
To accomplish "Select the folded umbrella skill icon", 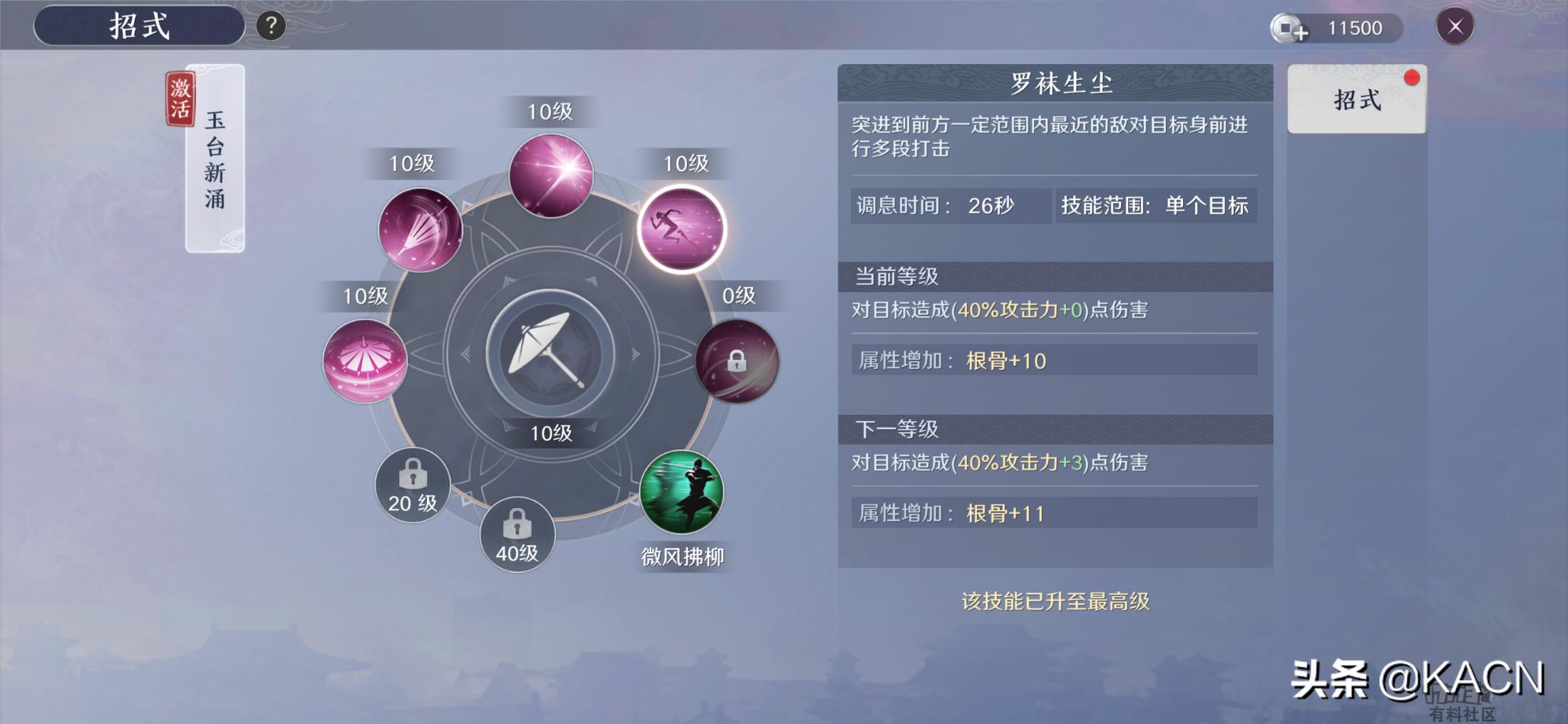I will pos(421,227).
